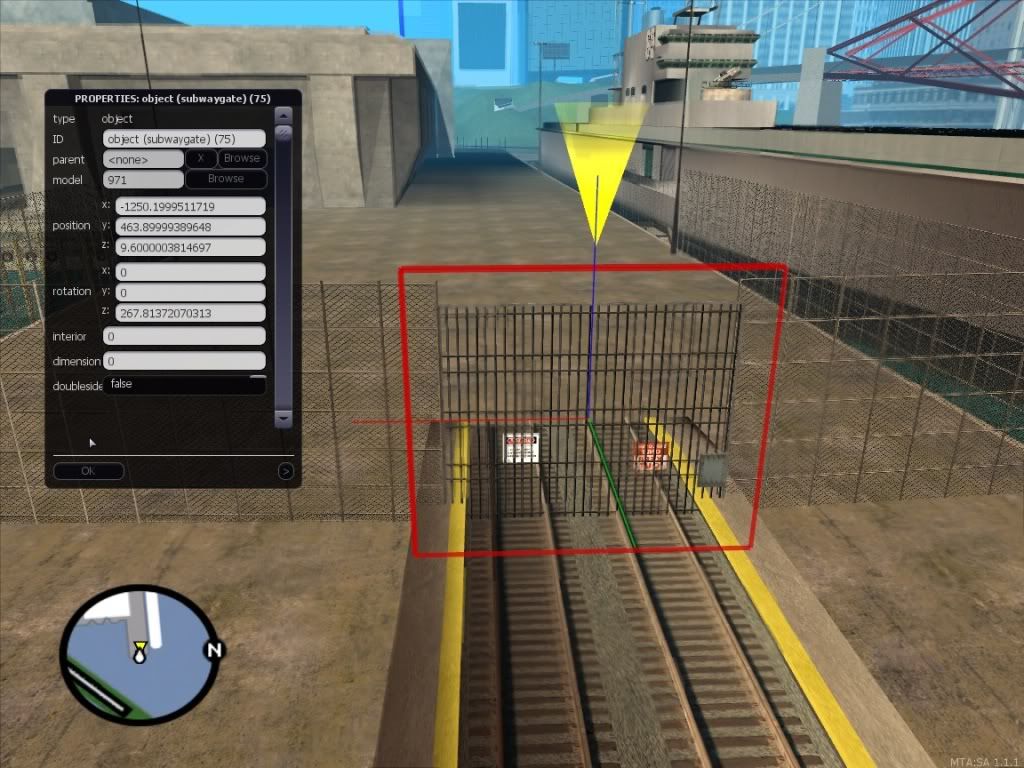Edit the interior value field
1024x768 pixels.
(184, 337)
